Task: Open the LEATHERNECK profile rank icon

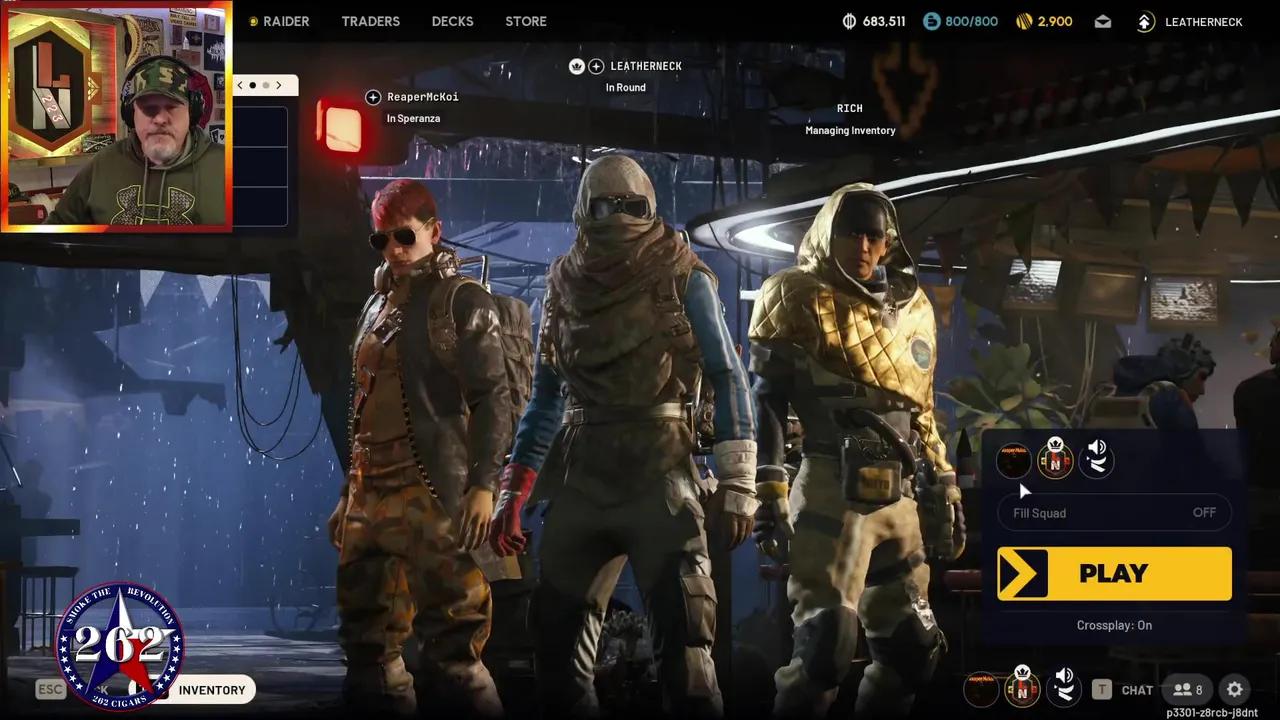Action: pyautogui.click(x=1146, y=21)
